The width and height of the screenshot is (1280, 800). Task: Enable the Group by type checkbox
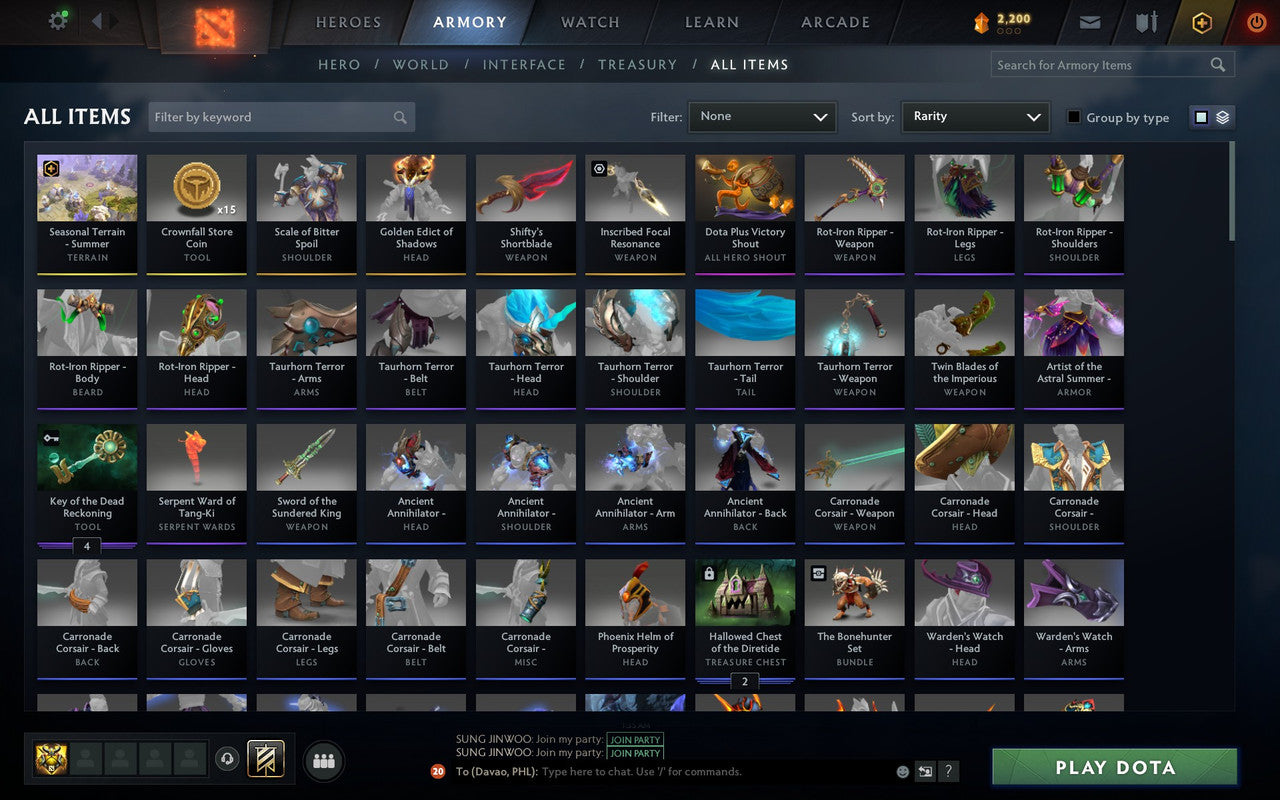click(x=1074, y=117)
